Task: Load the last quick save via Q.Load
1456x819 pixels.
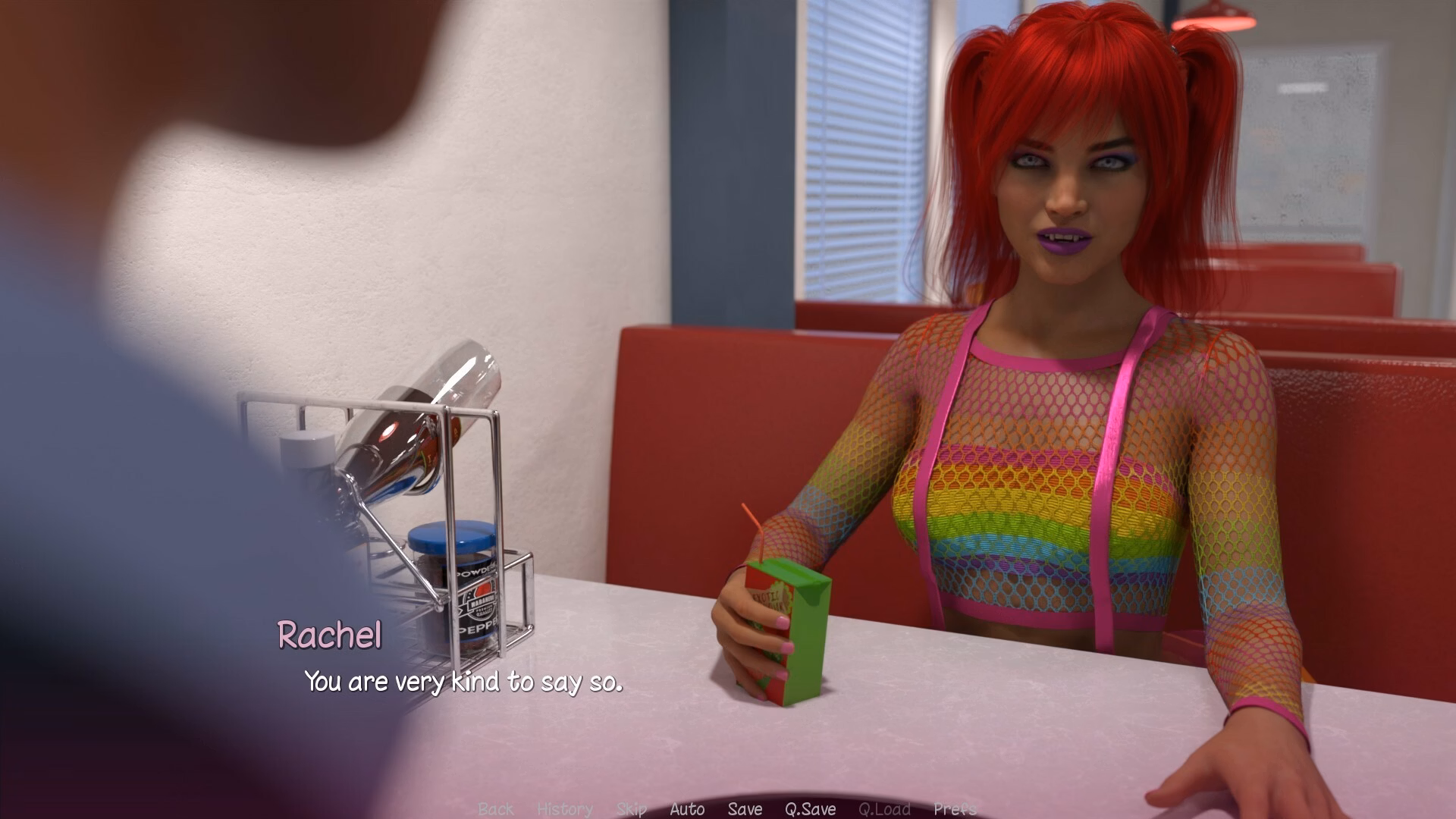Action: (x=885, y=809)
